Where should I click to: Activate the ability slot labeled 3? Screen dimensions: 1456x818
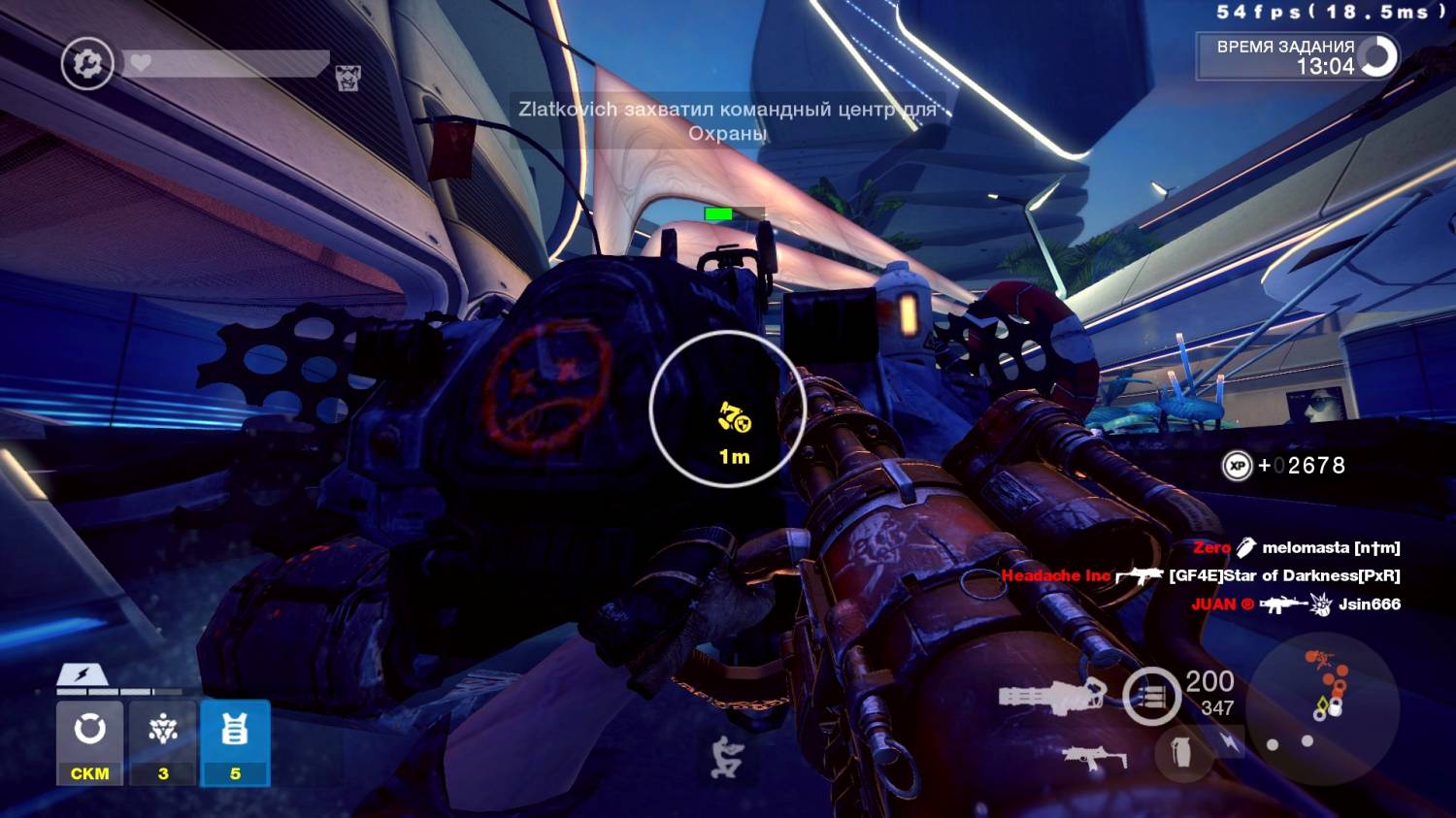[162, 742]
